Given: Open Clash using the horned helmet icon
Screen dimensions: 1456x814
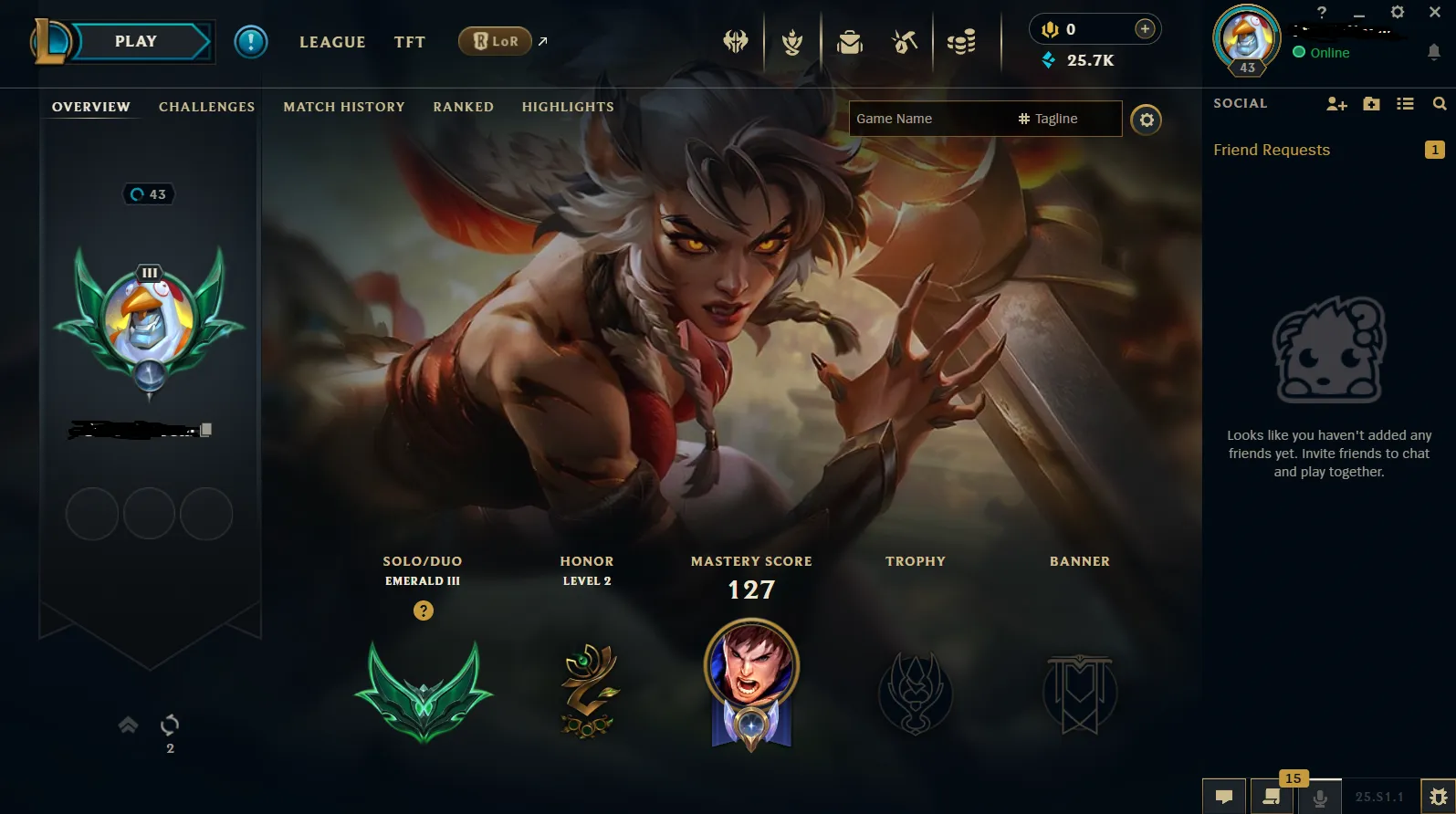Looking at the screenshot, I should click(737, 41).
